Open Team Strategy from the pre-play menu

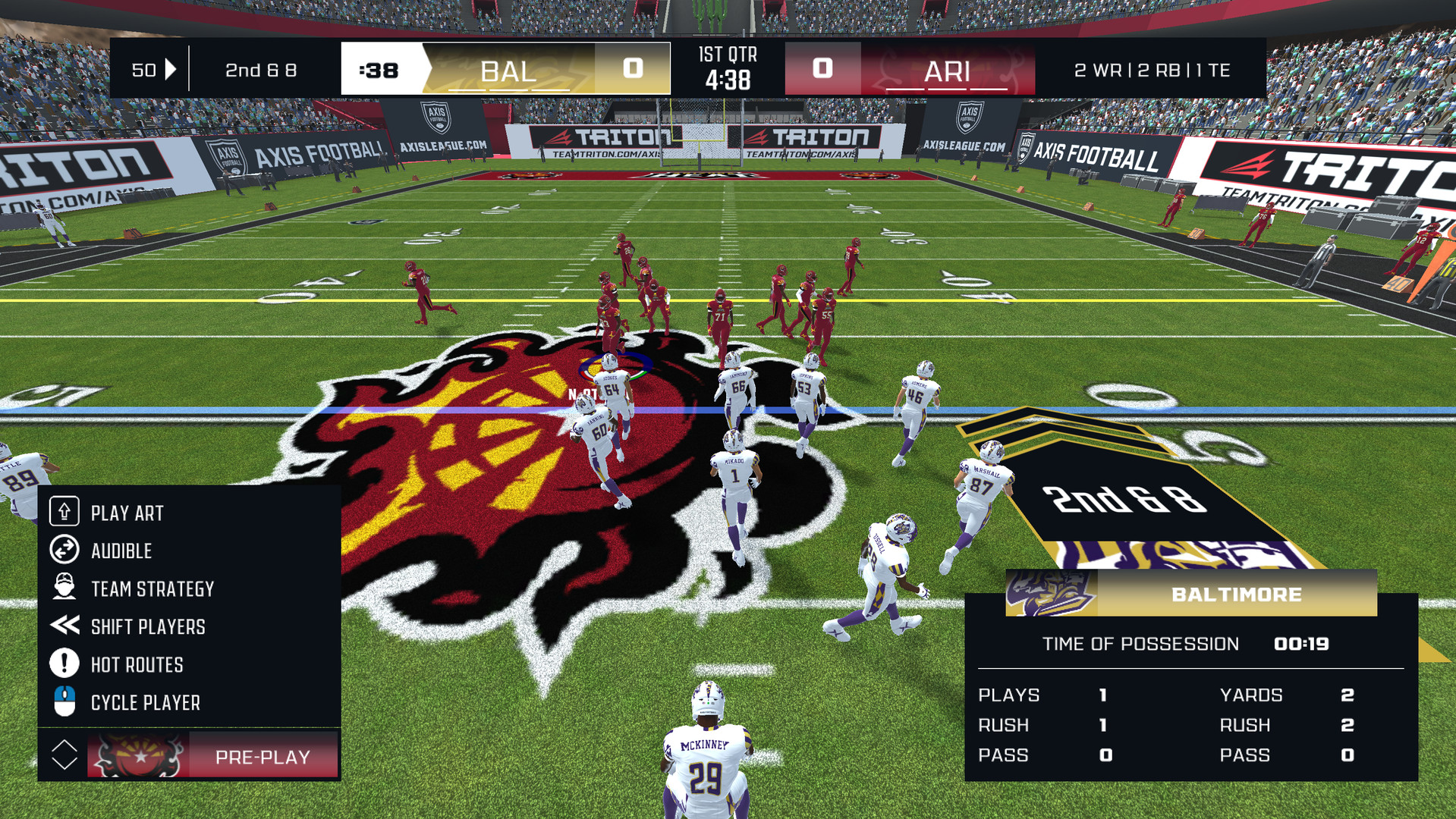[x=153, y=588]
